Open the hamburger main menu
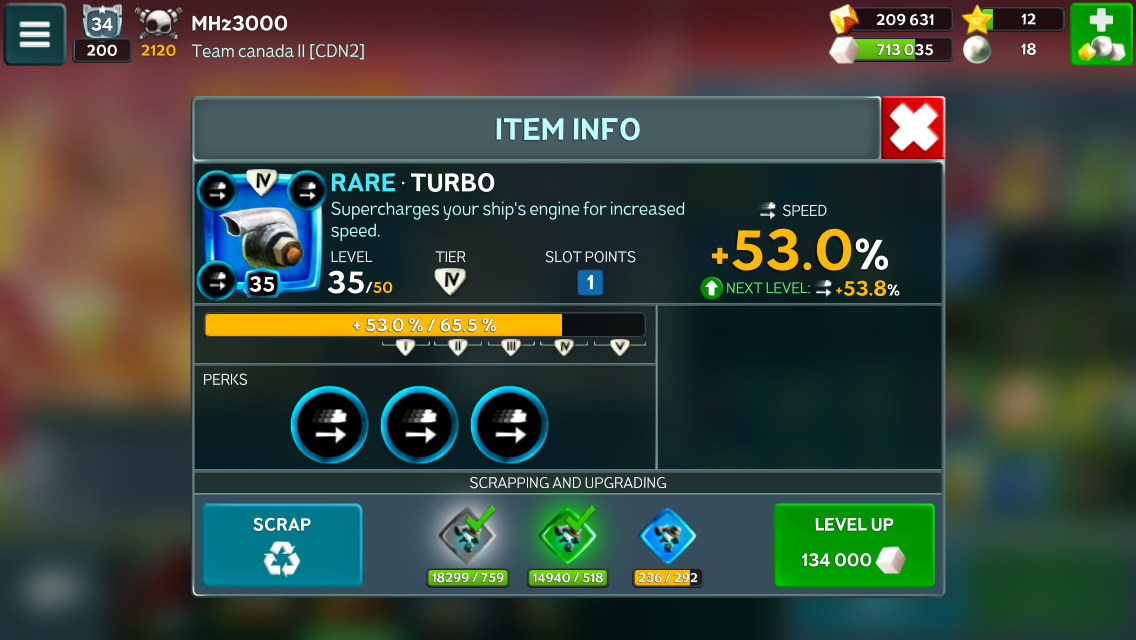 point(35,35)
